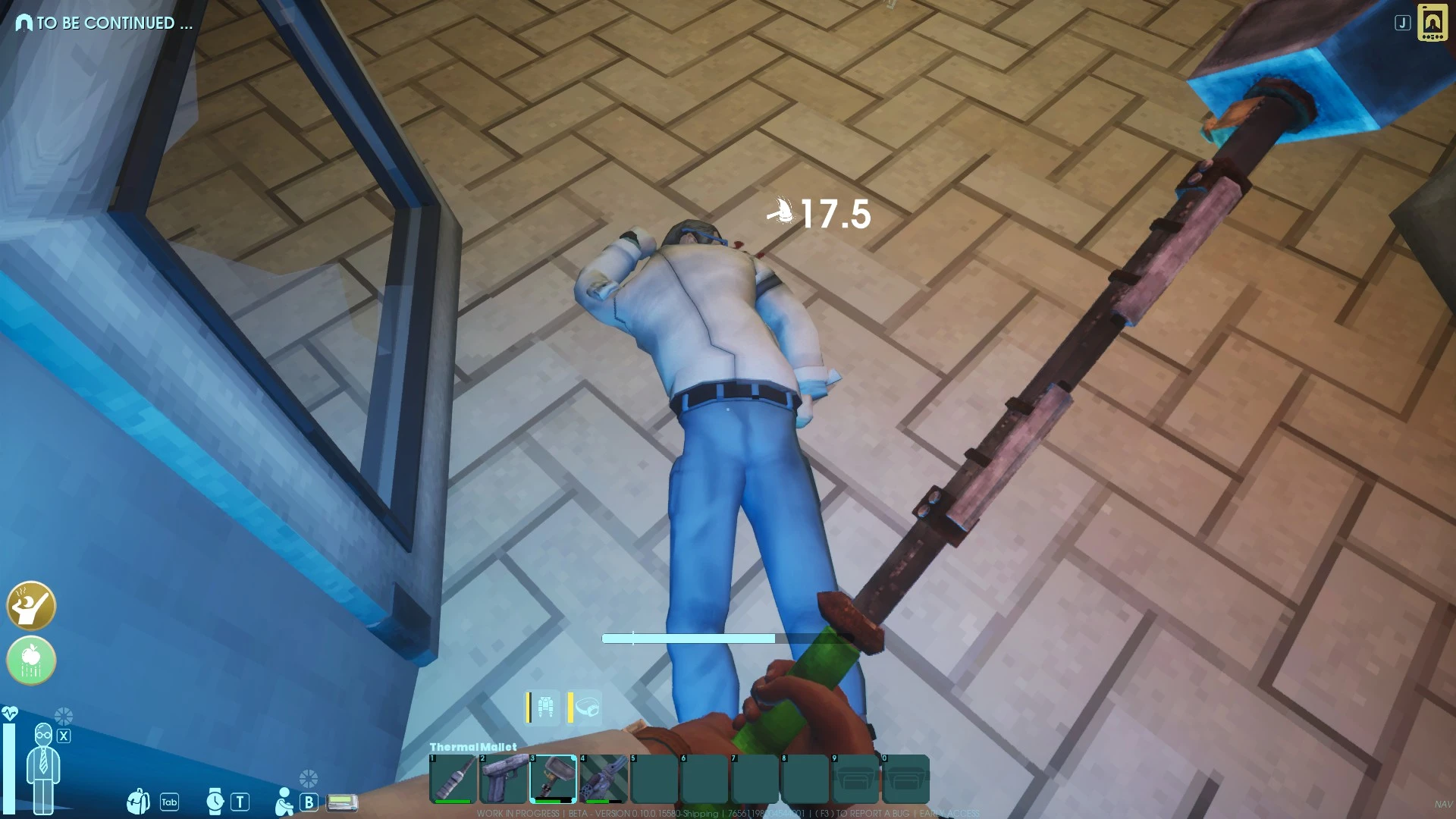Open the backpack inventory icon
Viewport: 1456px width, 819px height.
[138, 800]
